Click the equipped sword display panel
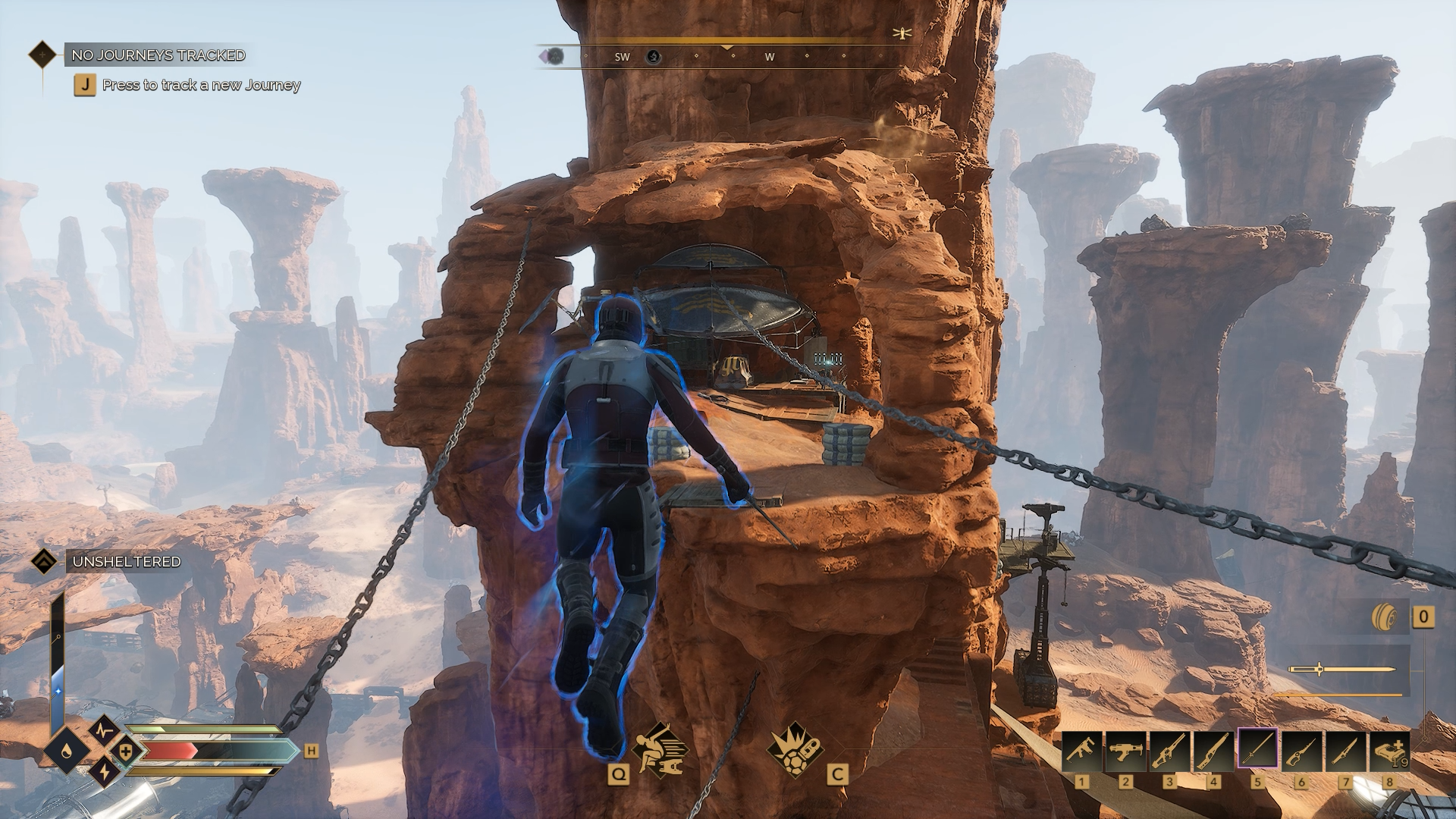1456x819 pixels. point(1341,670)
